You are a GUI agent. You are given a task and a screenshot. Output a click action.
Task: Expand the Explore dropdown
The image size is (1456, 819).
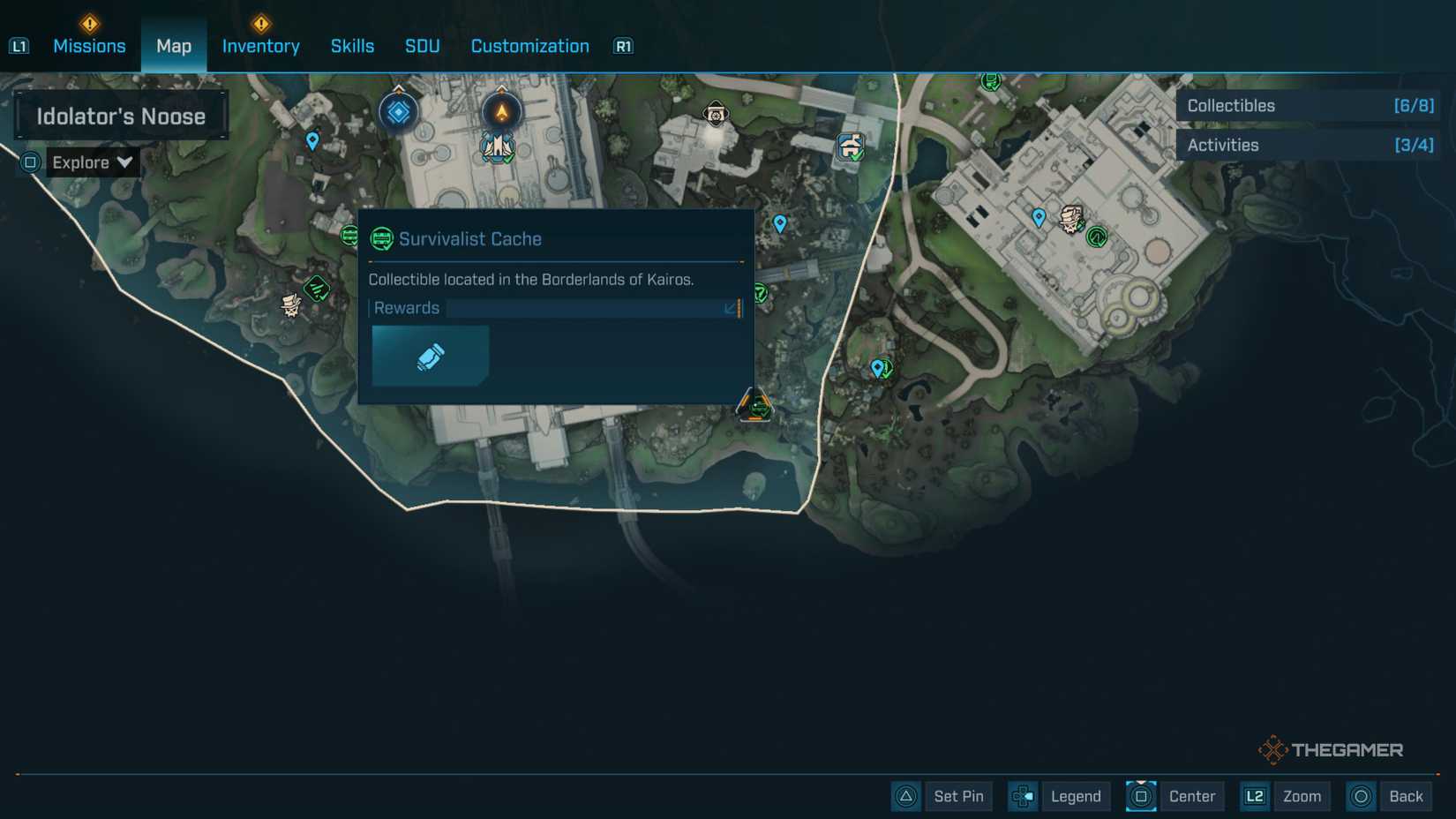91,162
